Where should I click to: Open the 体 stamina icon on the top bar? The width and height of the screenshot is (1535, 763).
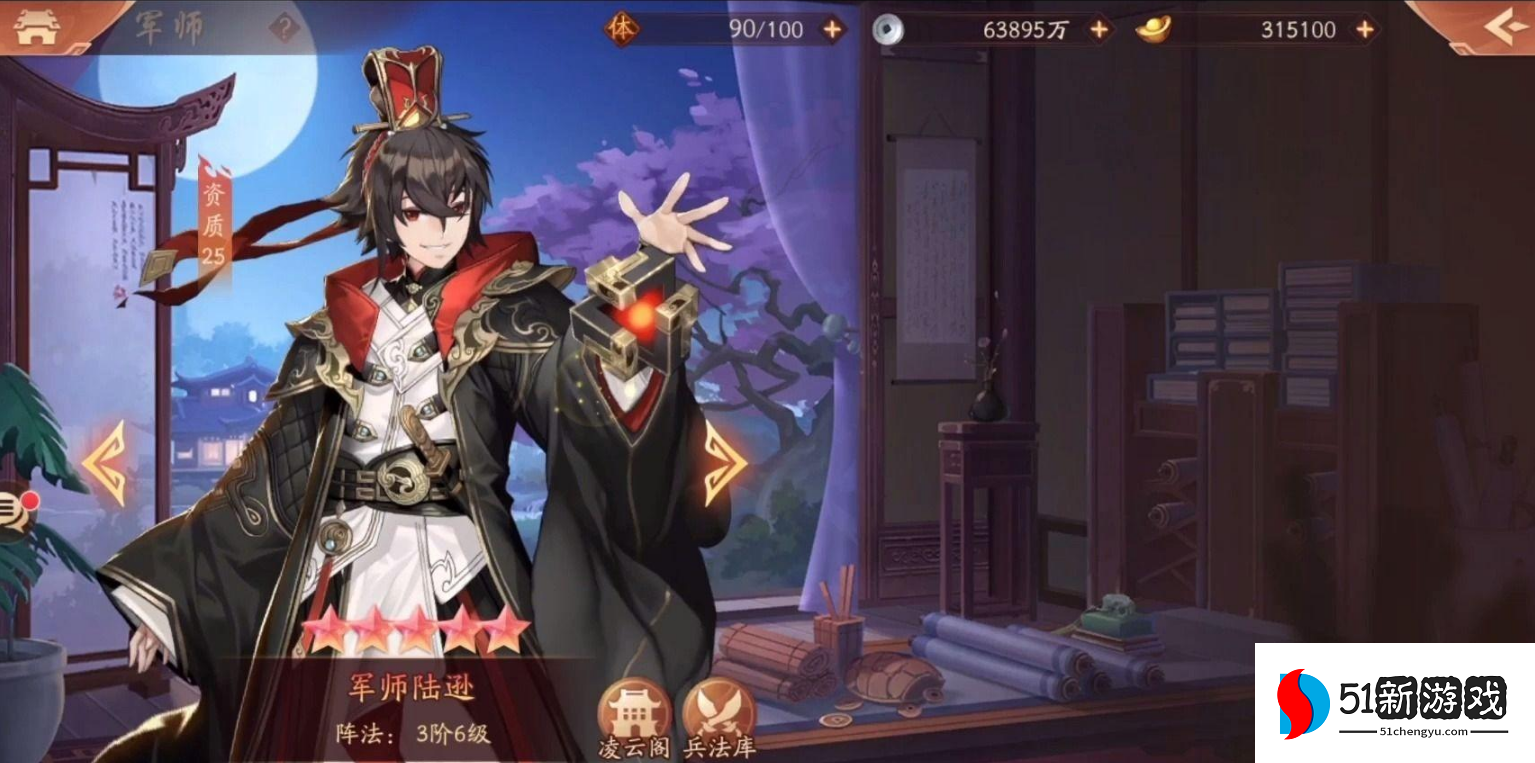tap(625, 29)
